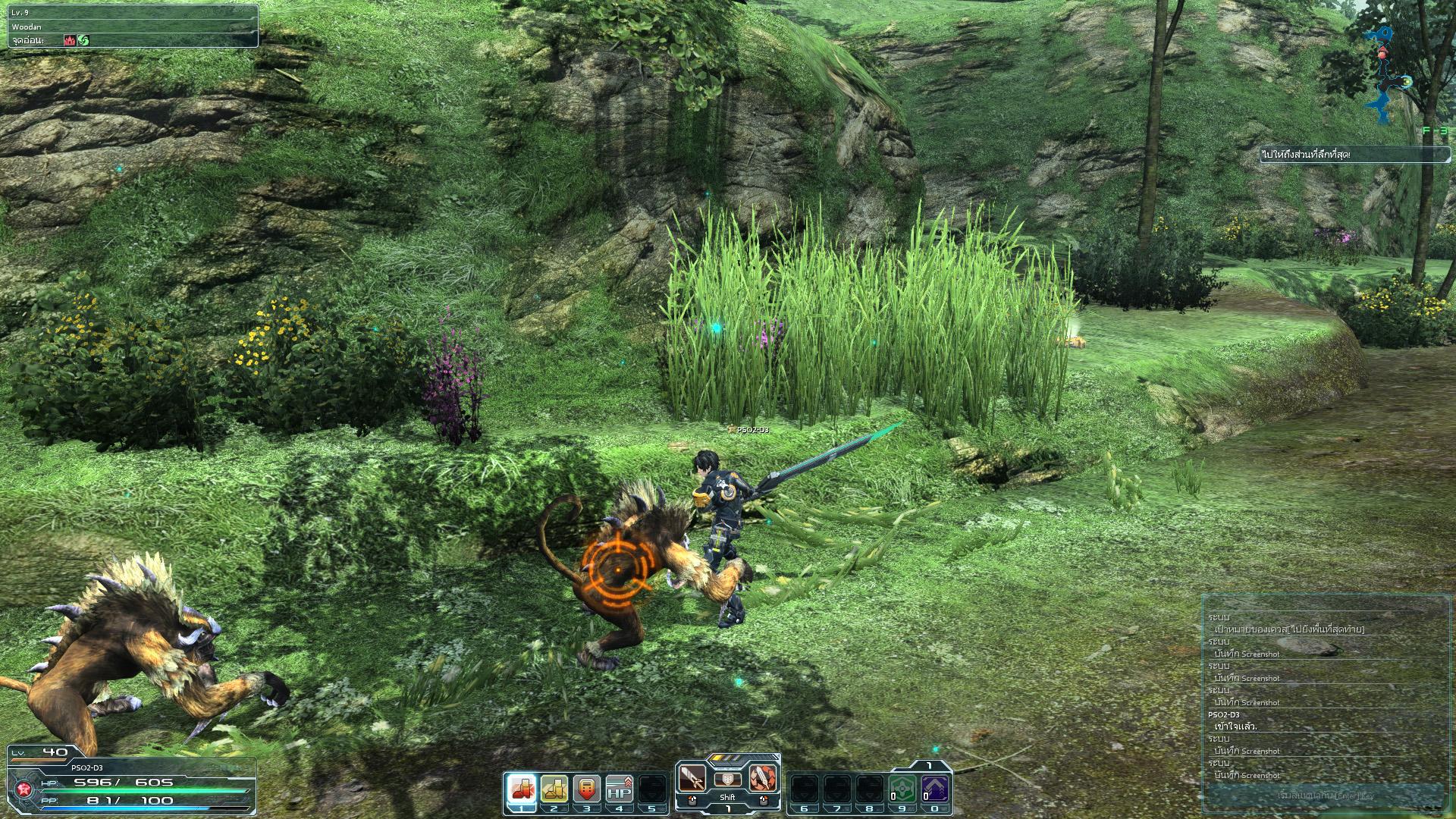This screenshot has height=819, width=1456.
Task: Use the purple chevron skill in slot 0
Action: point(934,789)
